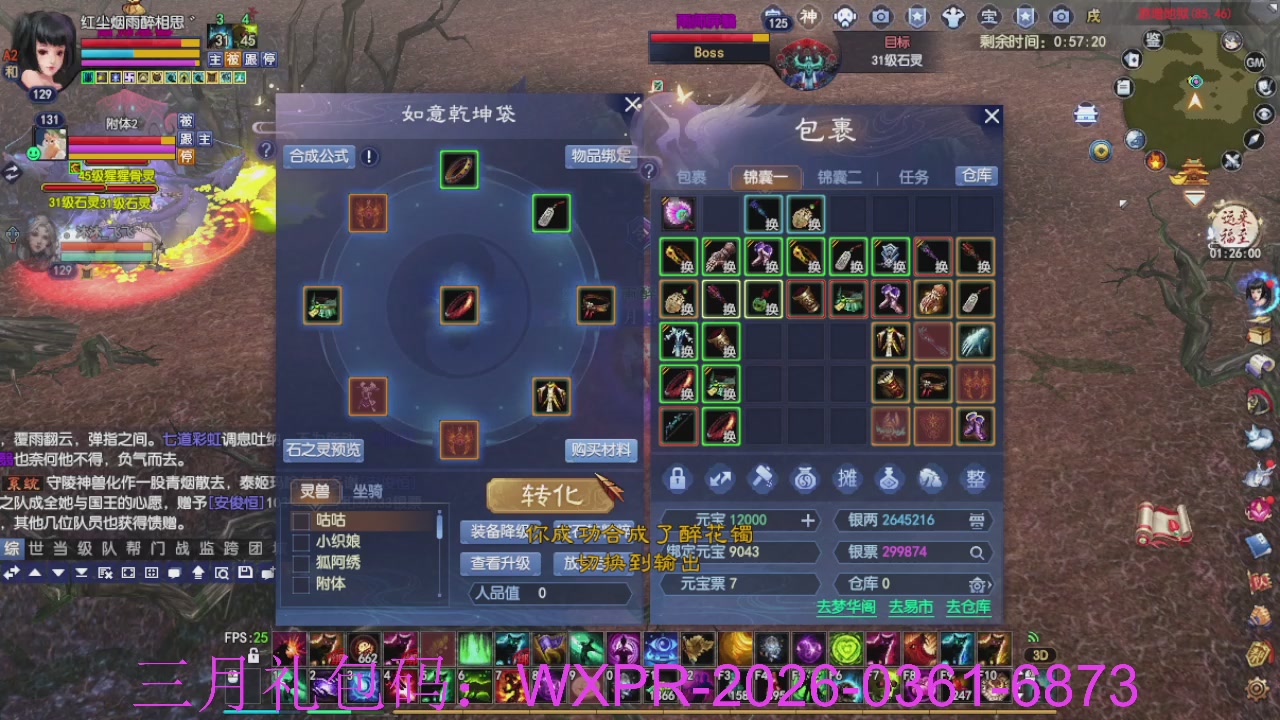Select the potion bottle icon in the bag toolbar
Image resolution: width=1280 pixels, height=720 pixels.
pyautogui.click(x=890, y=480)
